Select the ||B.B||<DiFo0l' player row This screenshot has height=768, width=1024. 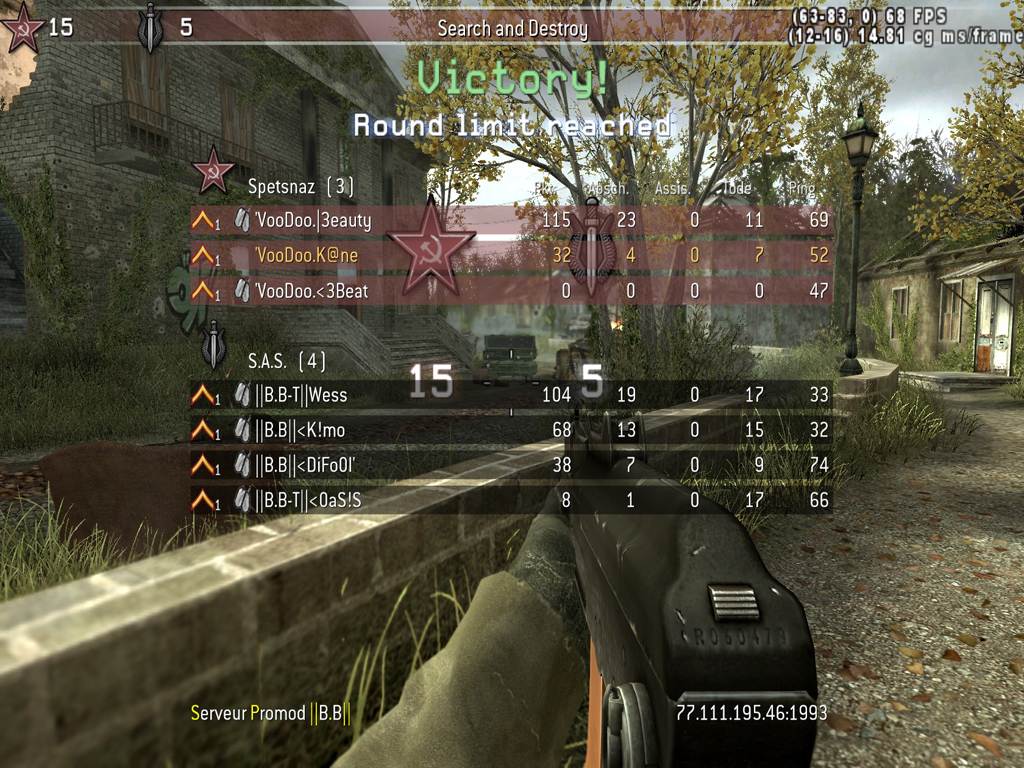click(x=510, y=465)
